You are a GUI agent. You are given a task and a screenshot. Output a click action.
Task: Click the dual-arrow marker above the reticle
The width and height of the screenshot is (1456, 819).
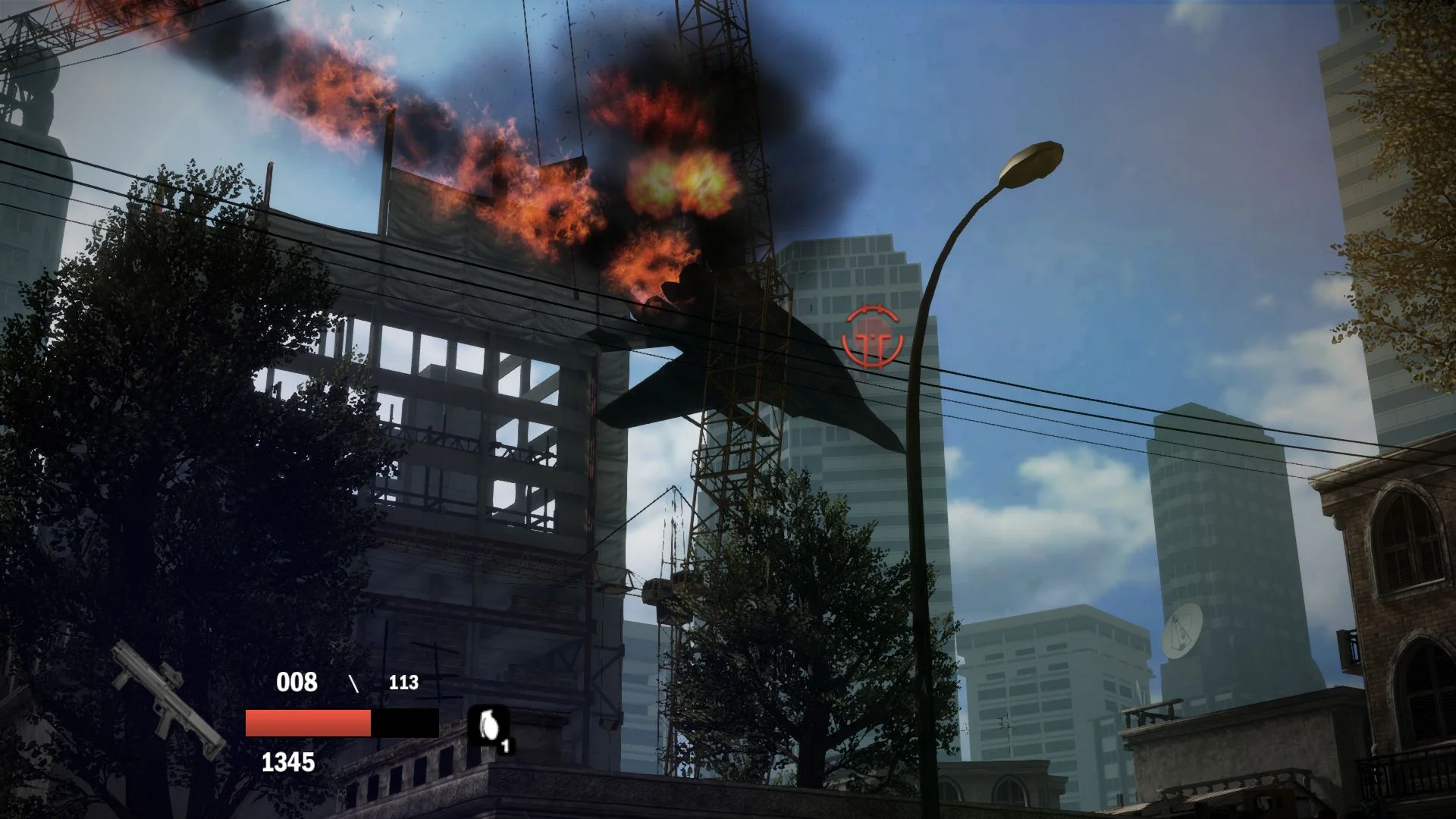(x=872, y=309)
